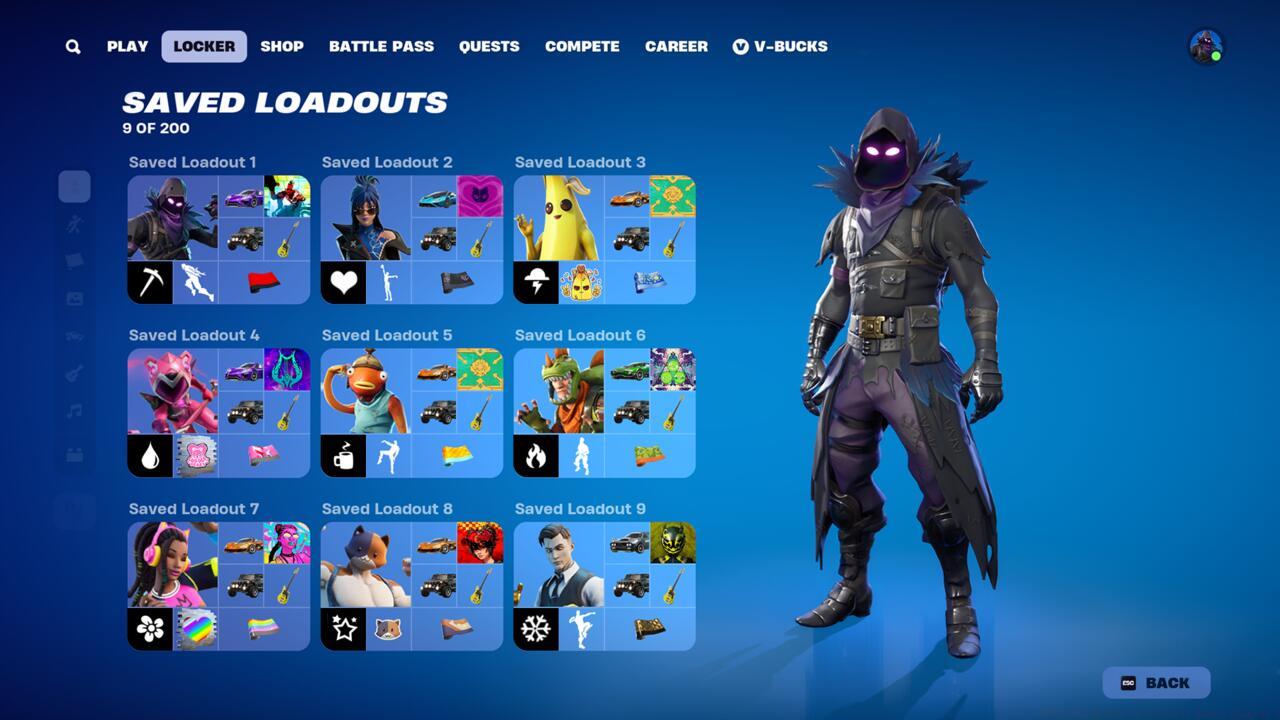Viewport: 1280px width, 720px height.
Task: Open the Career section from the top bar
Action: pos(675,46)
